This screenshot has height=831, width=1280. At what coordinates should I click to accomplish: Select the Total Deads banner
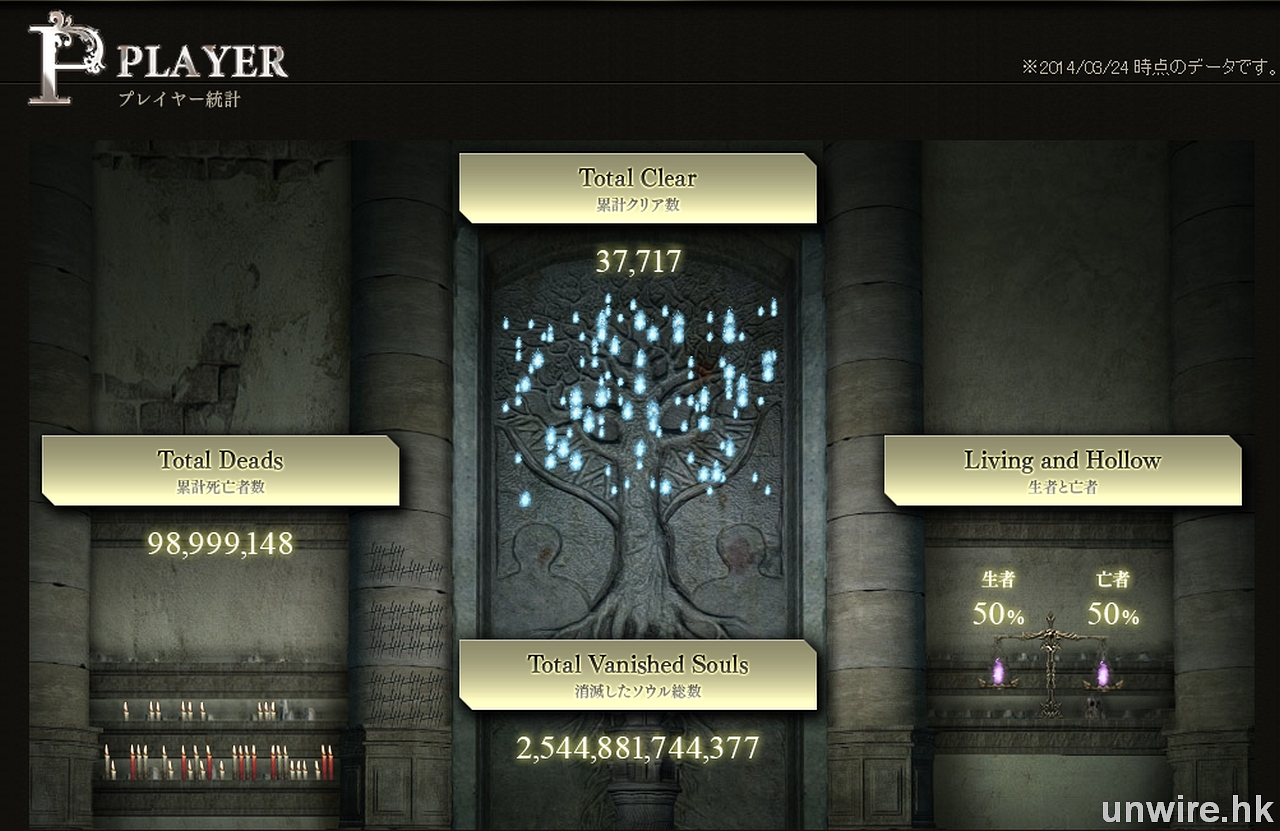[x=220, y=470]
